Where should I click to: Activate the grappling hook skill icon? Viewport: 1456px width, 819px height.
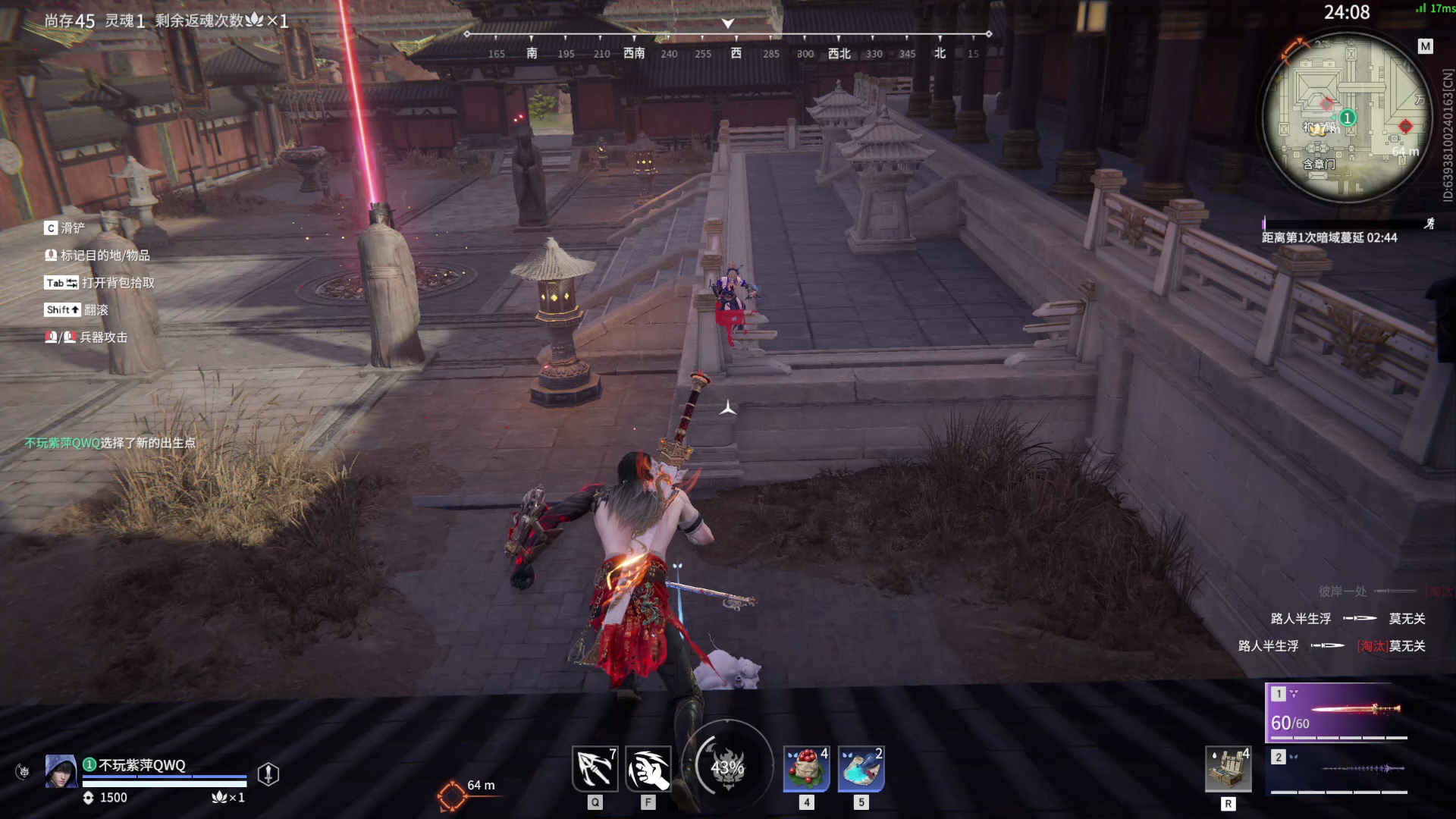pos(595,769)
